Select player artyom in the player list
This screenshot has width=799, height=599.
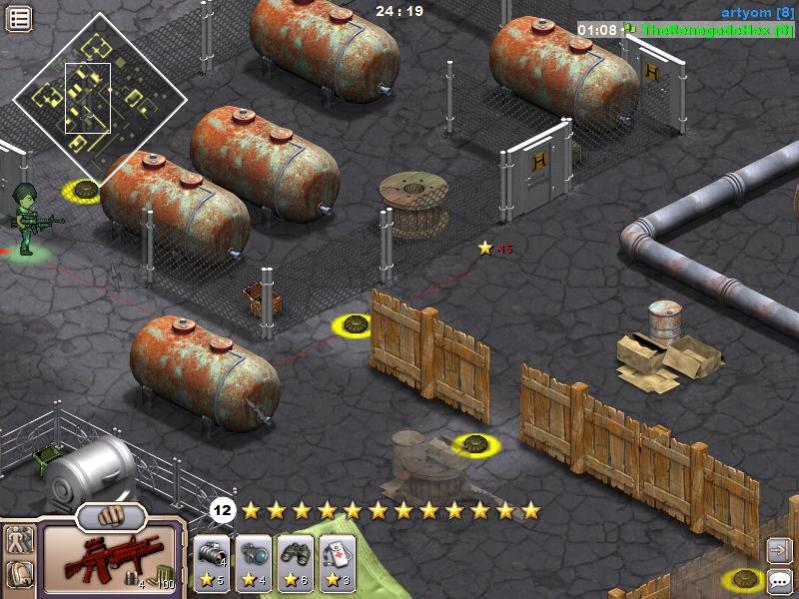click(x=757, y=12)
